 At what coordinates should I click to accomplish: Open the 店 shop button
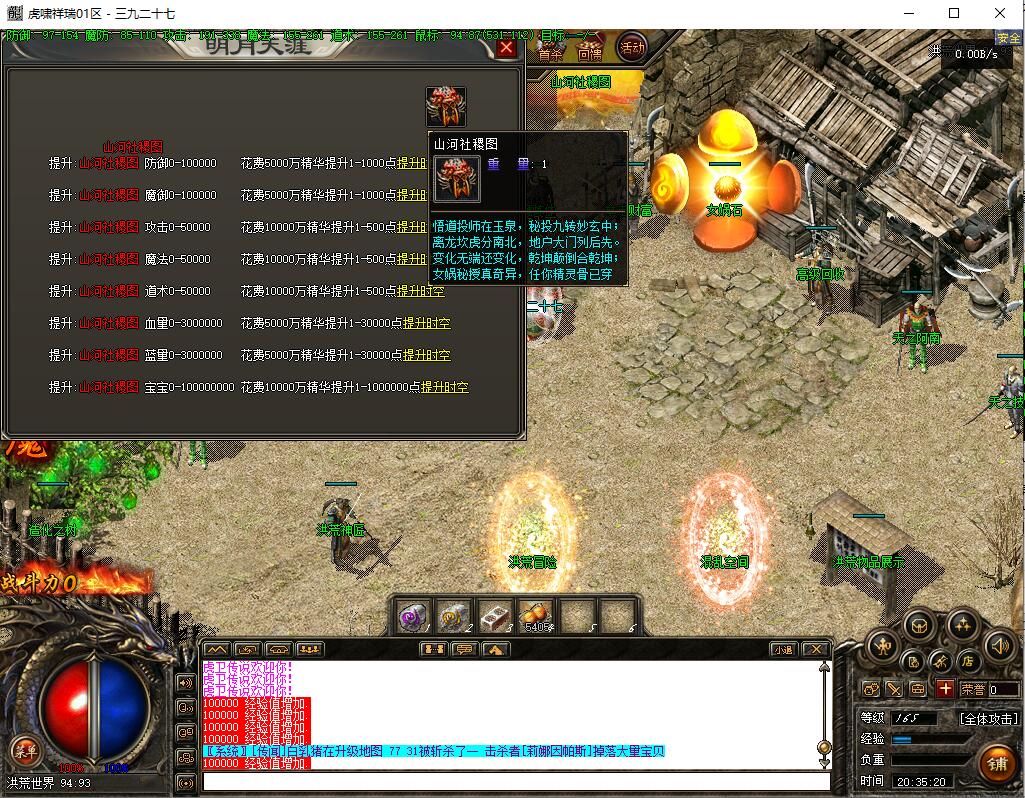[968, 661]
